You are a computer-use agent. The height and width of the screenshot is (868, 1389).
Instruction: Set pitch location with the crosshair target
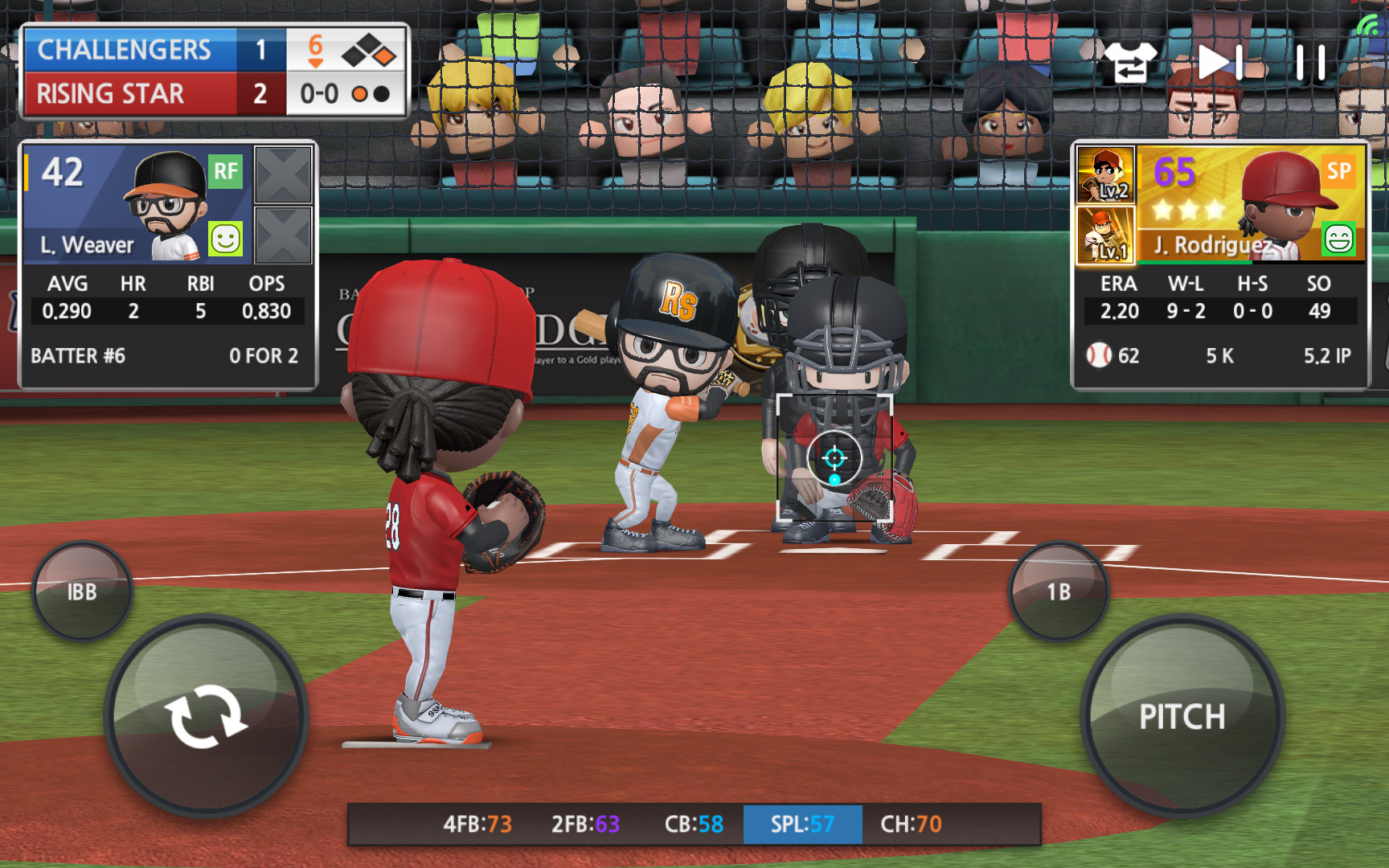834,458
